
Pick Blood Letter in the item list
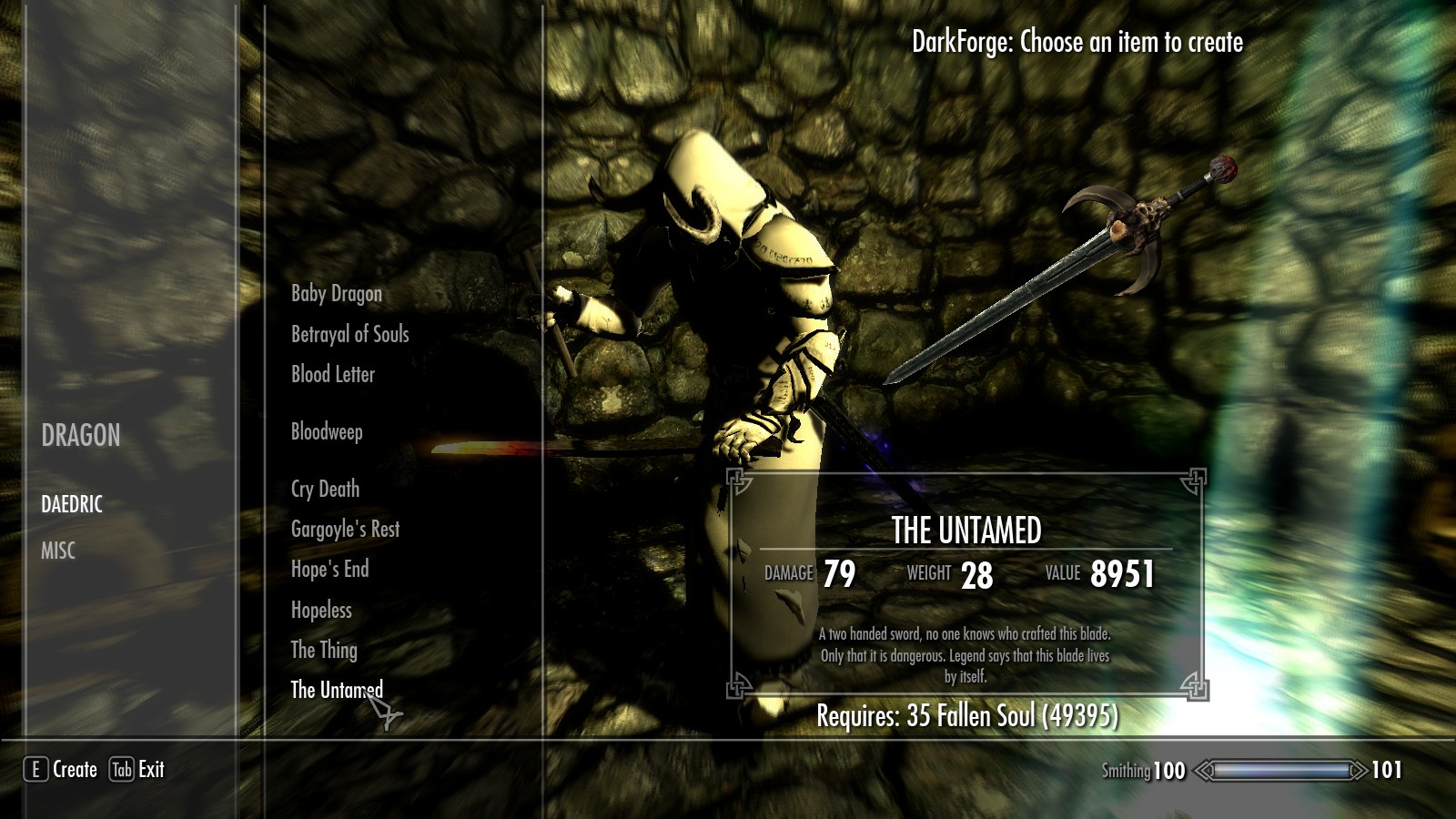point(333,374)
